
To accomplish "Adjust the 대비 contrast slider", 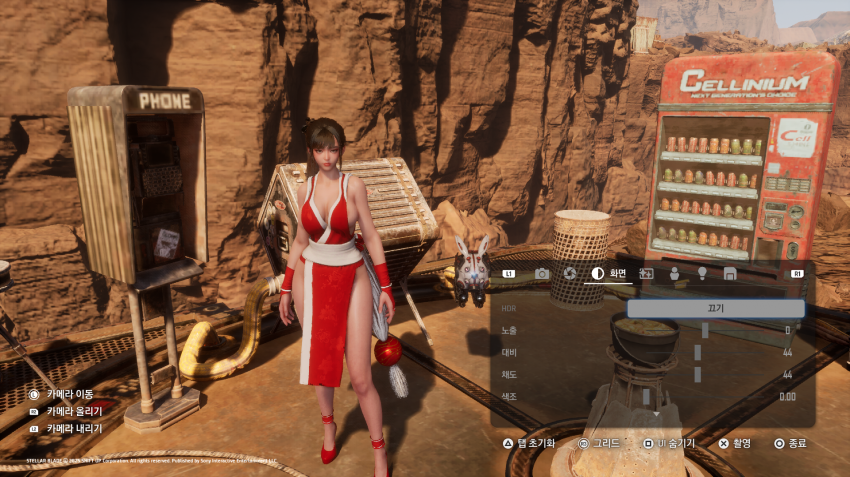I will coord(698,352).
